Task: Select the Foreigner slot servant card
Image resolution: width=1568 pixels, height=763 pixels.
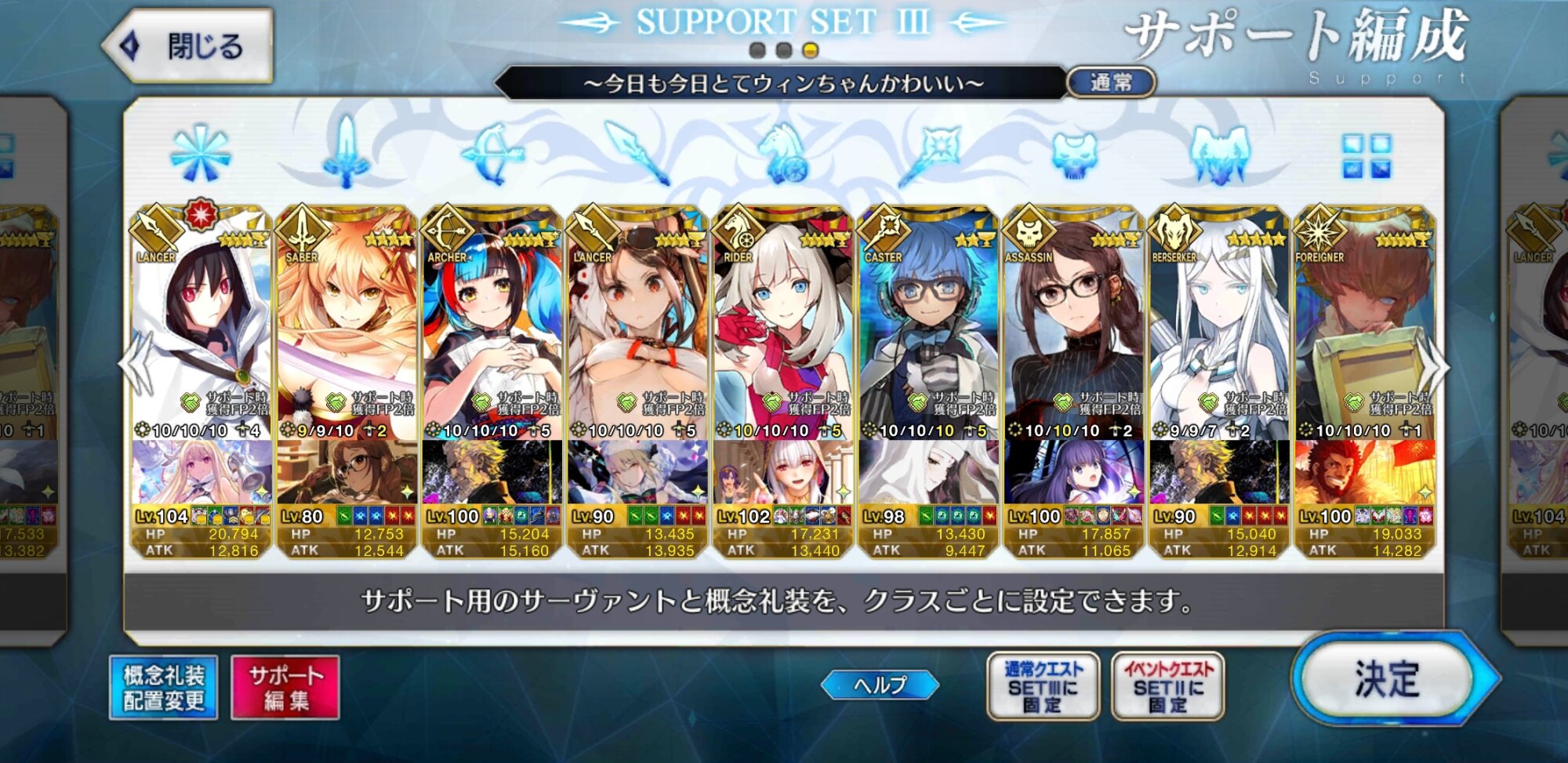Action: [1364, 329]
